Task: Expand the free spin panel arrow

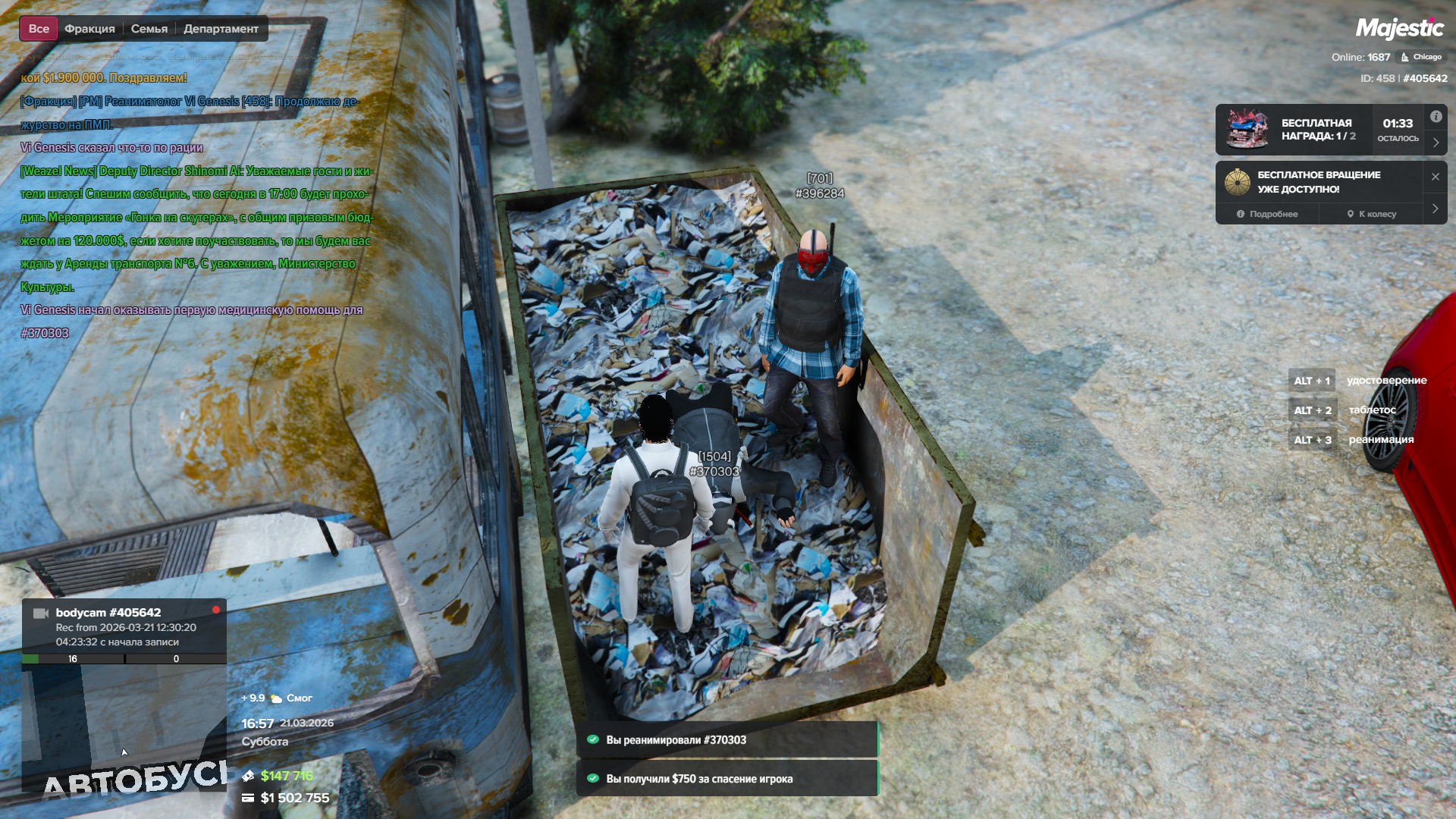Action: (x=1436, y=209)
